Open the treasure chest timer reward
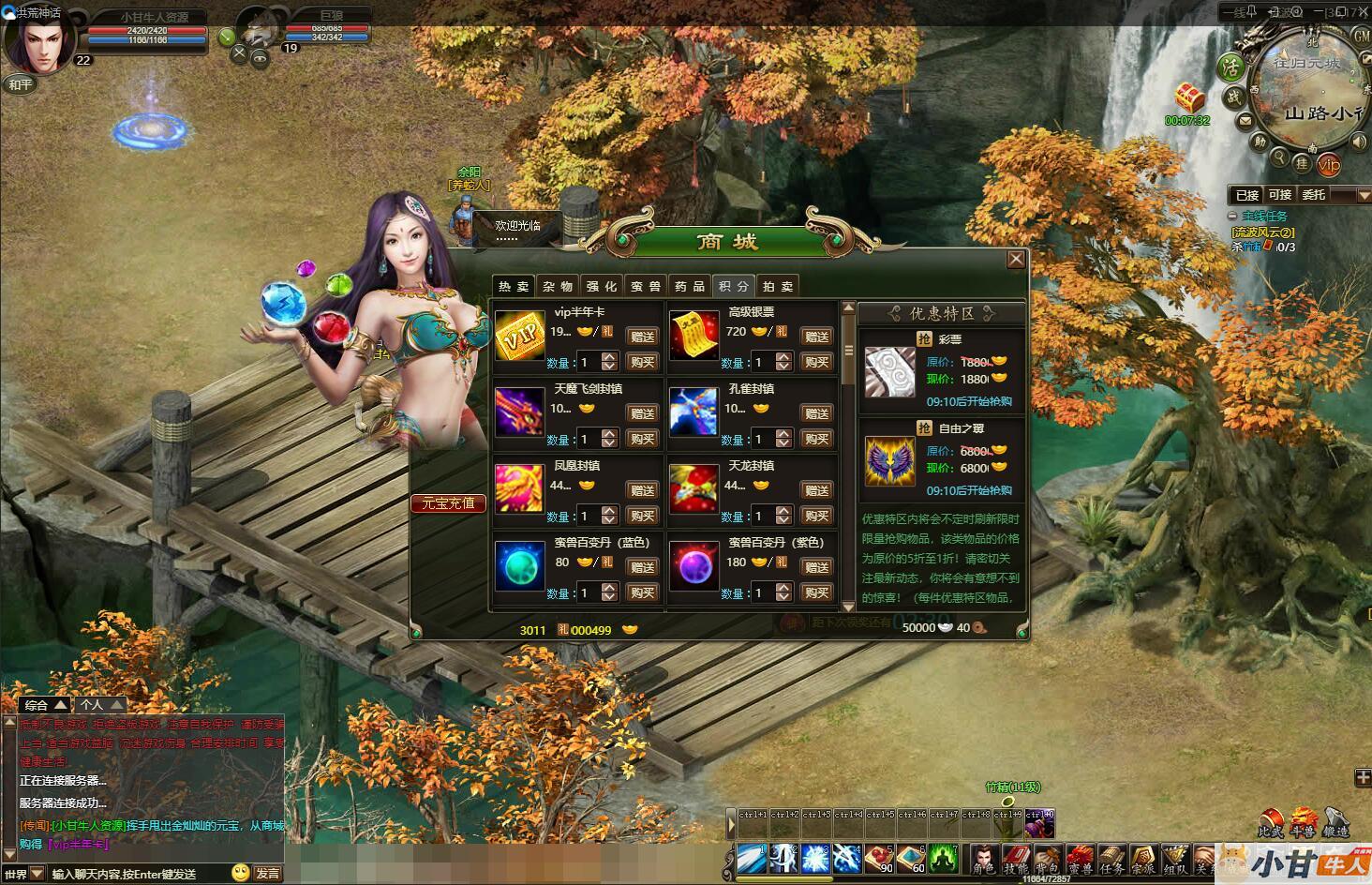The width and height of the screenshot is (1372, 885). click(x=1188, y=97)
